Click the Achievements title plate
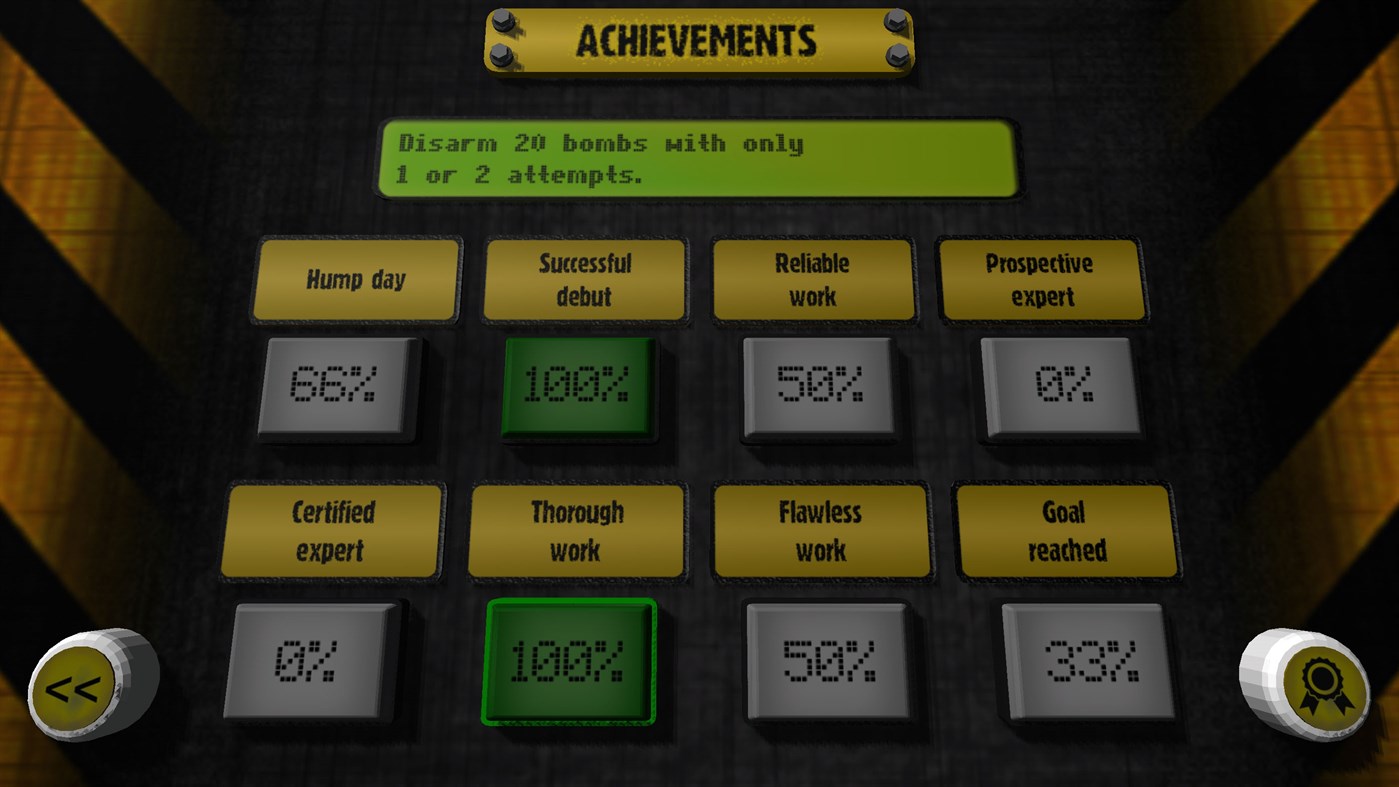The height and width of the screenshot is (787, 1399). click(x=699, y=42)
